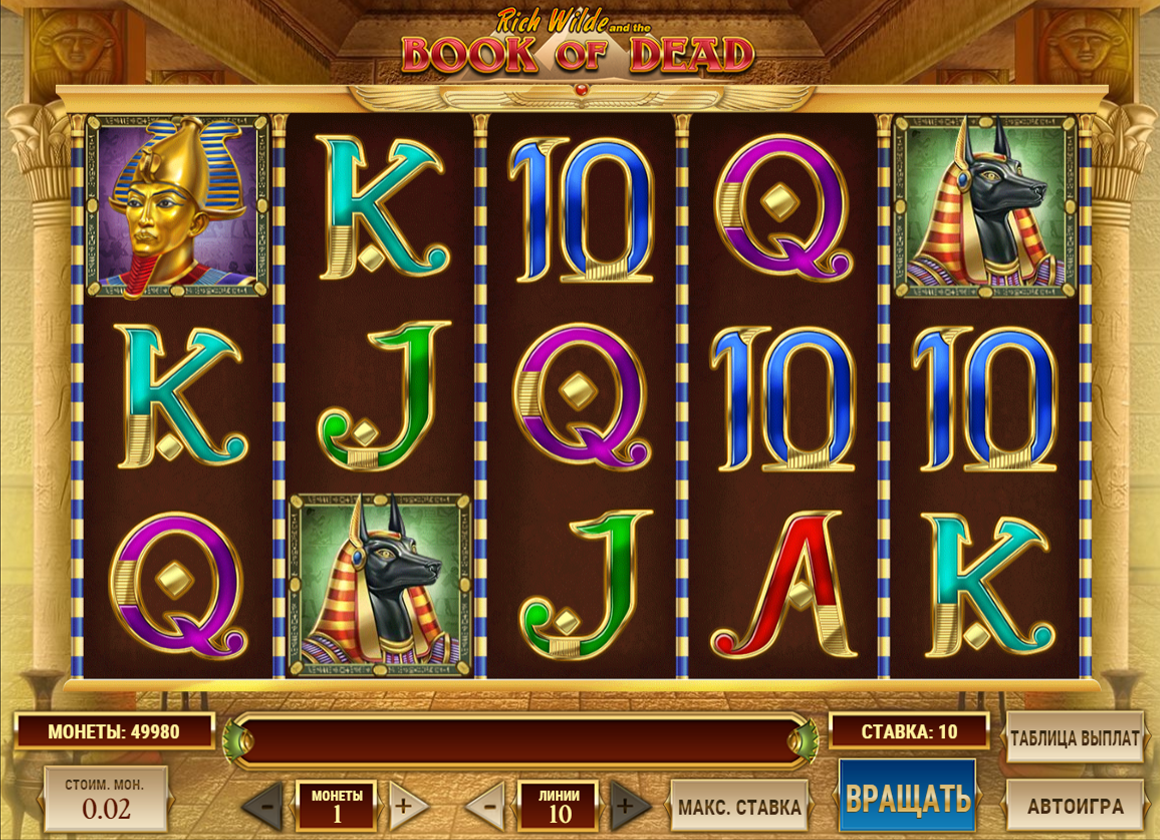Change the СТОИМ. МОН. coin value
The height and width of the screenshot is (840, 1160).
[x=106, y=800]
